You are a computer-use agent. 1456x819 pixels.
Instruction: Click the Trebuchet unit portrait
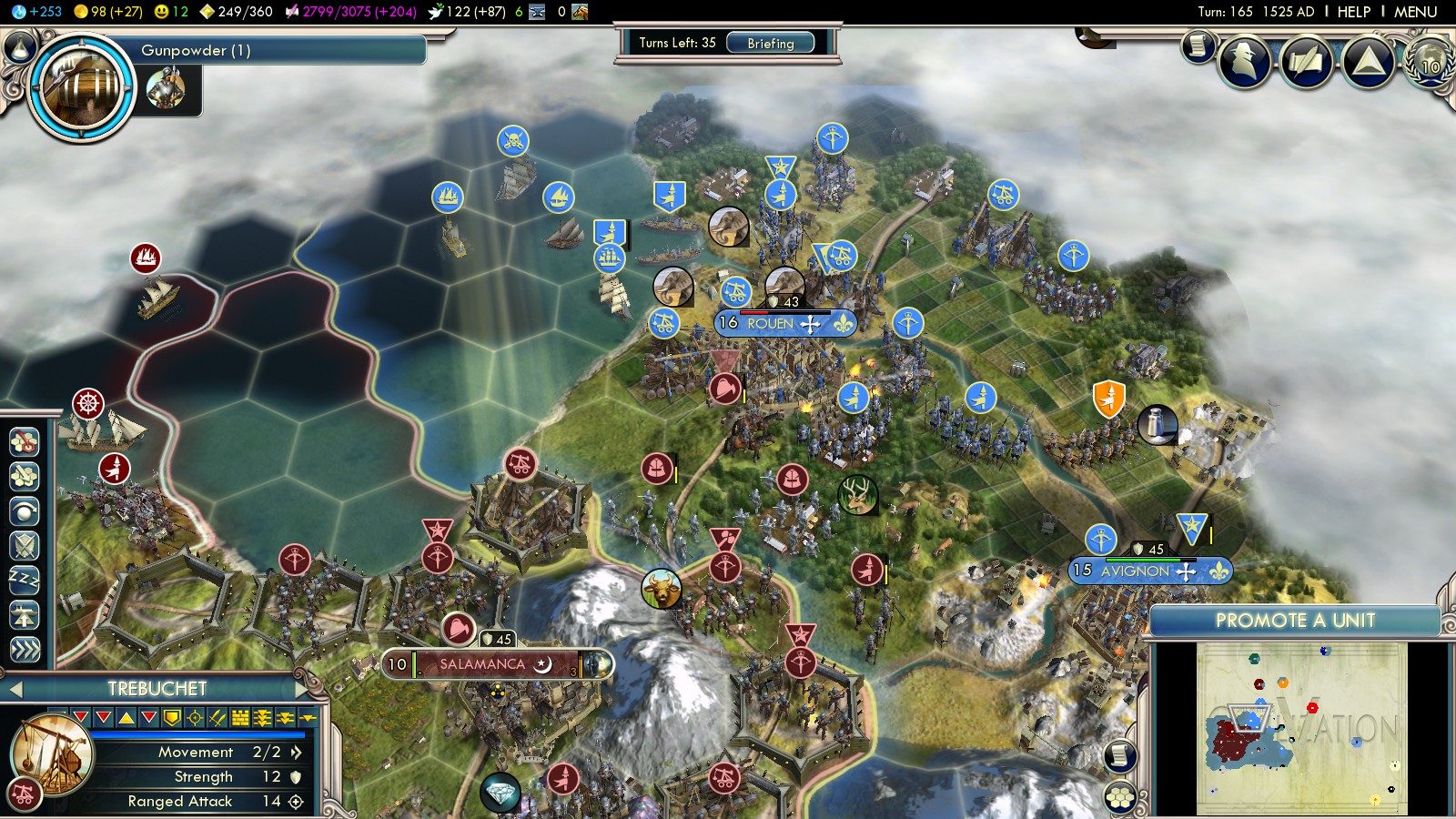point(51,754)
